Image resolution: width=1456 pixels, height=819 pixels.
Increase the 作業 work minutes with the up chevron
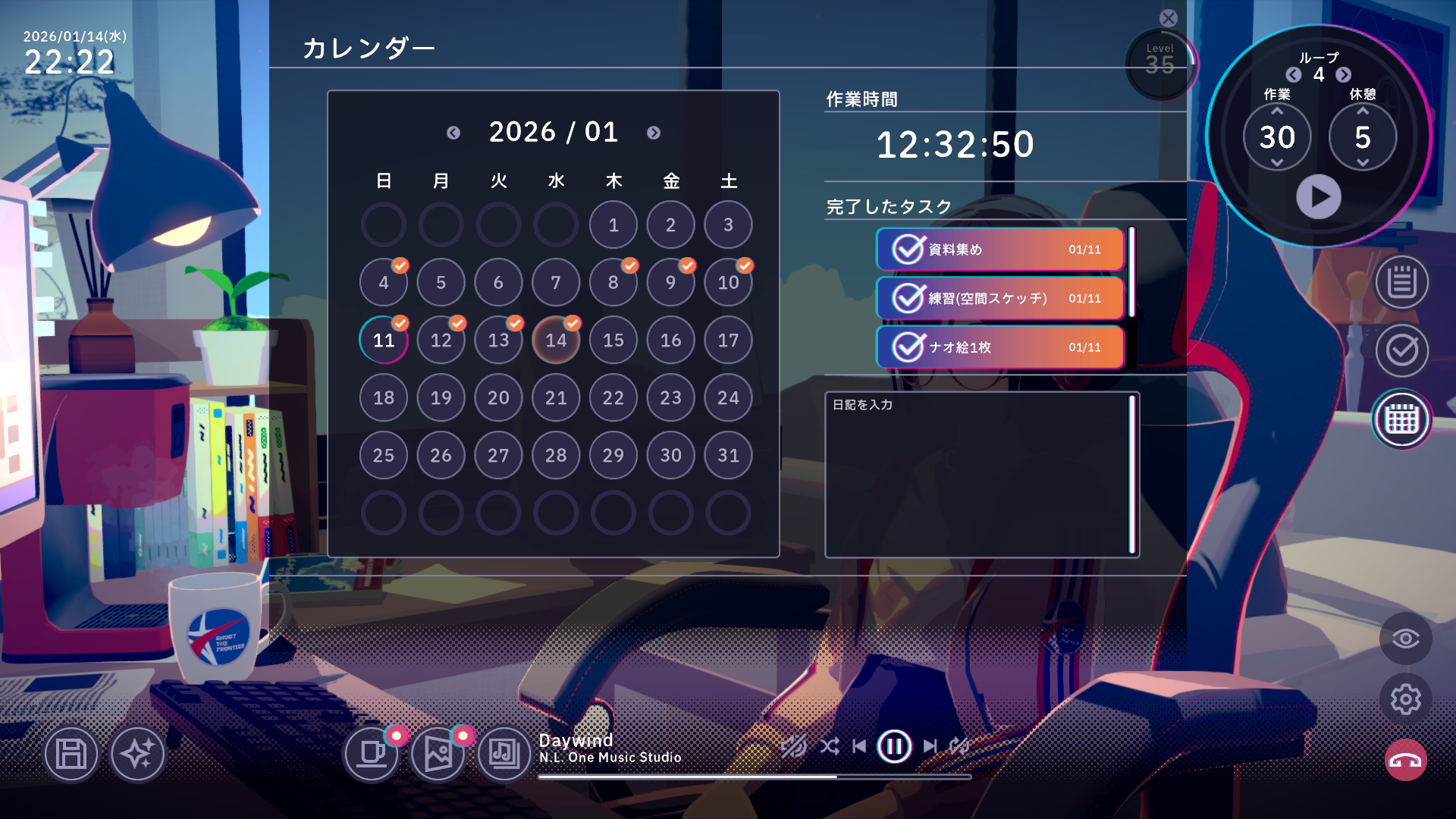click(1277, 111)
